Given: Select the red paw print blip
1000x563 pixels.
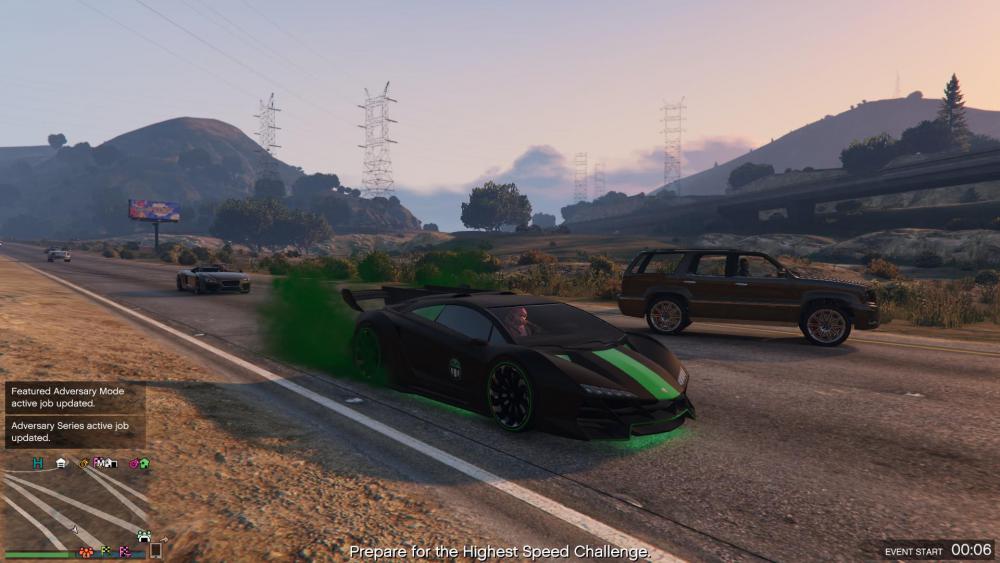Looking at the screenshot, I should tap(86, 551).
